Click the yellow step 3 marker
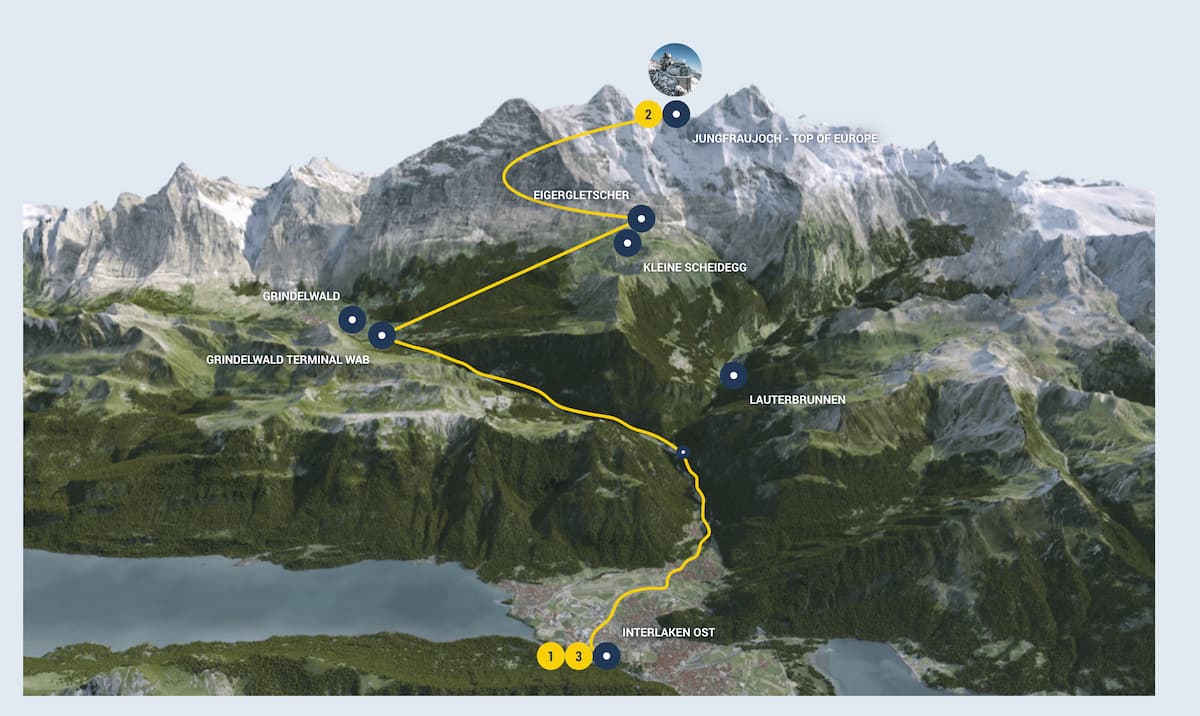1200x716 pixels. (x=578, y=656)
